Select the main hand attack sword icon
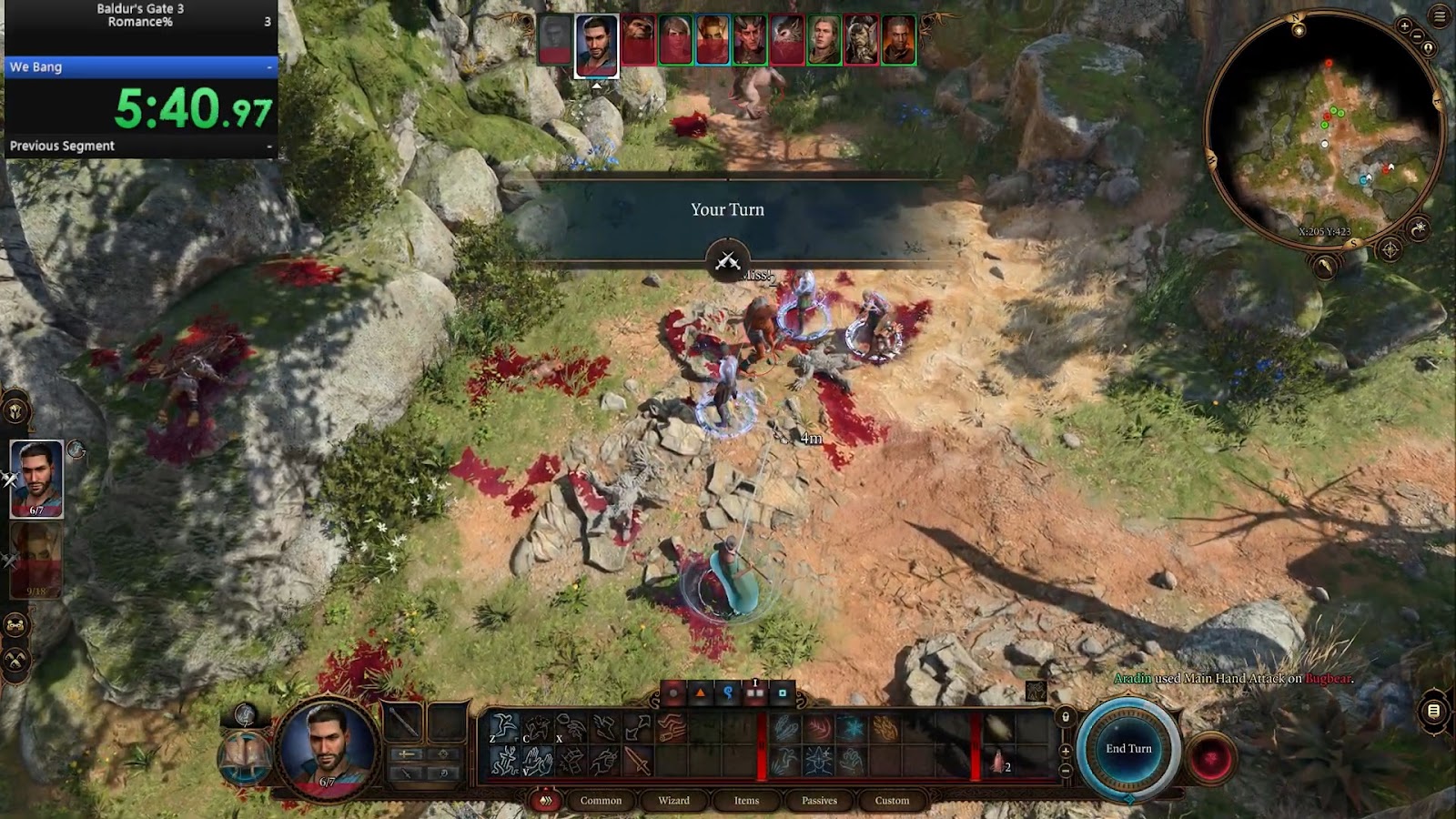The height and width of the screenshot is (819, 1456). coord(637,763)
